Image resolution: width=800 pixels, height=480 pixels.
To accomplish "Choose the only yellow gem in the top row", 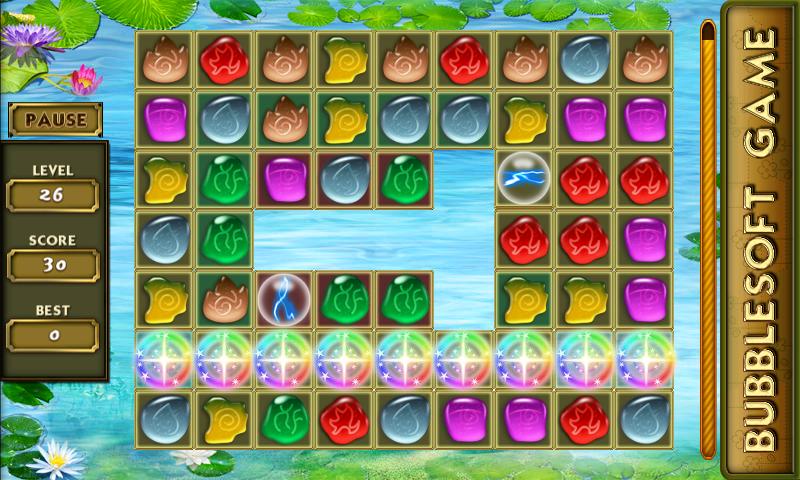I will coord(345,59).
